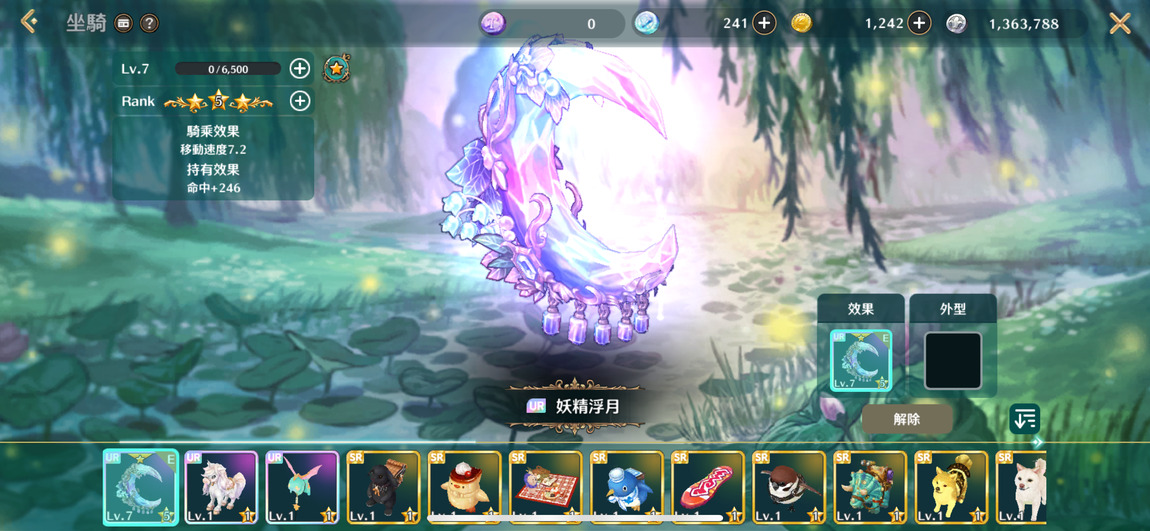Viewport: 1150px width, 531px height.
Task: Select the teal triceratops SR mount
Action: (x=870, y=487)
